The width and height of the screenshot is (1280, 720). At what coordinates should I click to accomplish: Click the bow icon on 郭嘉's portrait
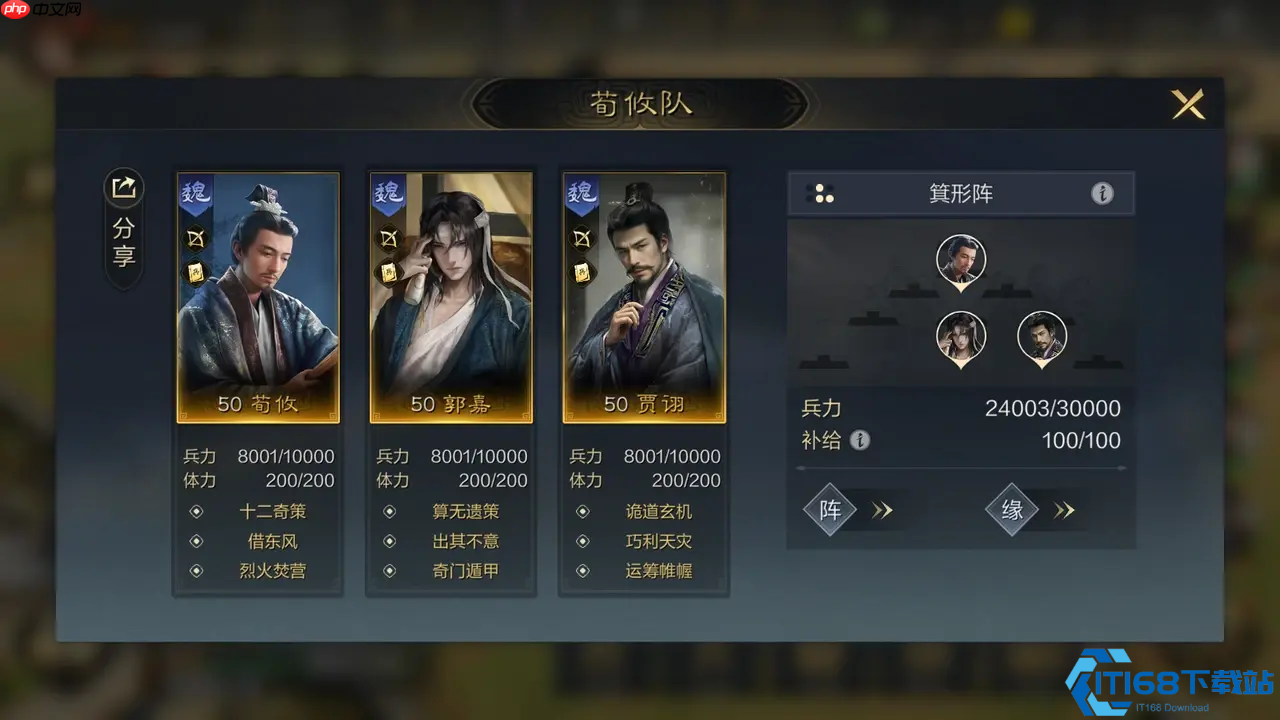[x=389, y=238]
